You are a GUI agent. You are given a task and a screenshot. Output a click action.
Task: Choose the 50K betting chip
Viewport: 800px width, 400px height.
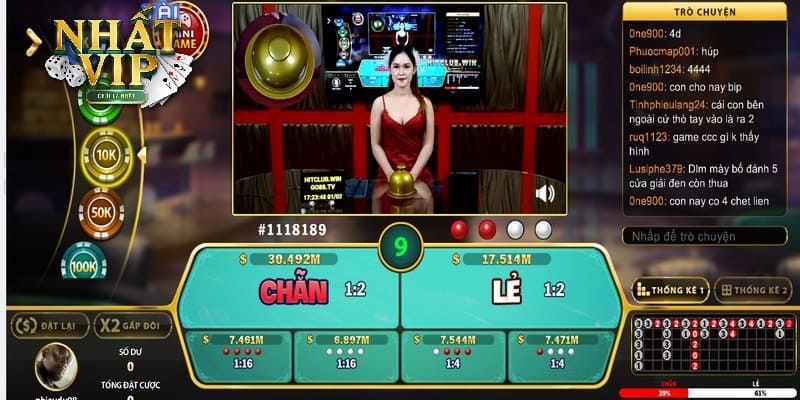click(x=102, y=213)
